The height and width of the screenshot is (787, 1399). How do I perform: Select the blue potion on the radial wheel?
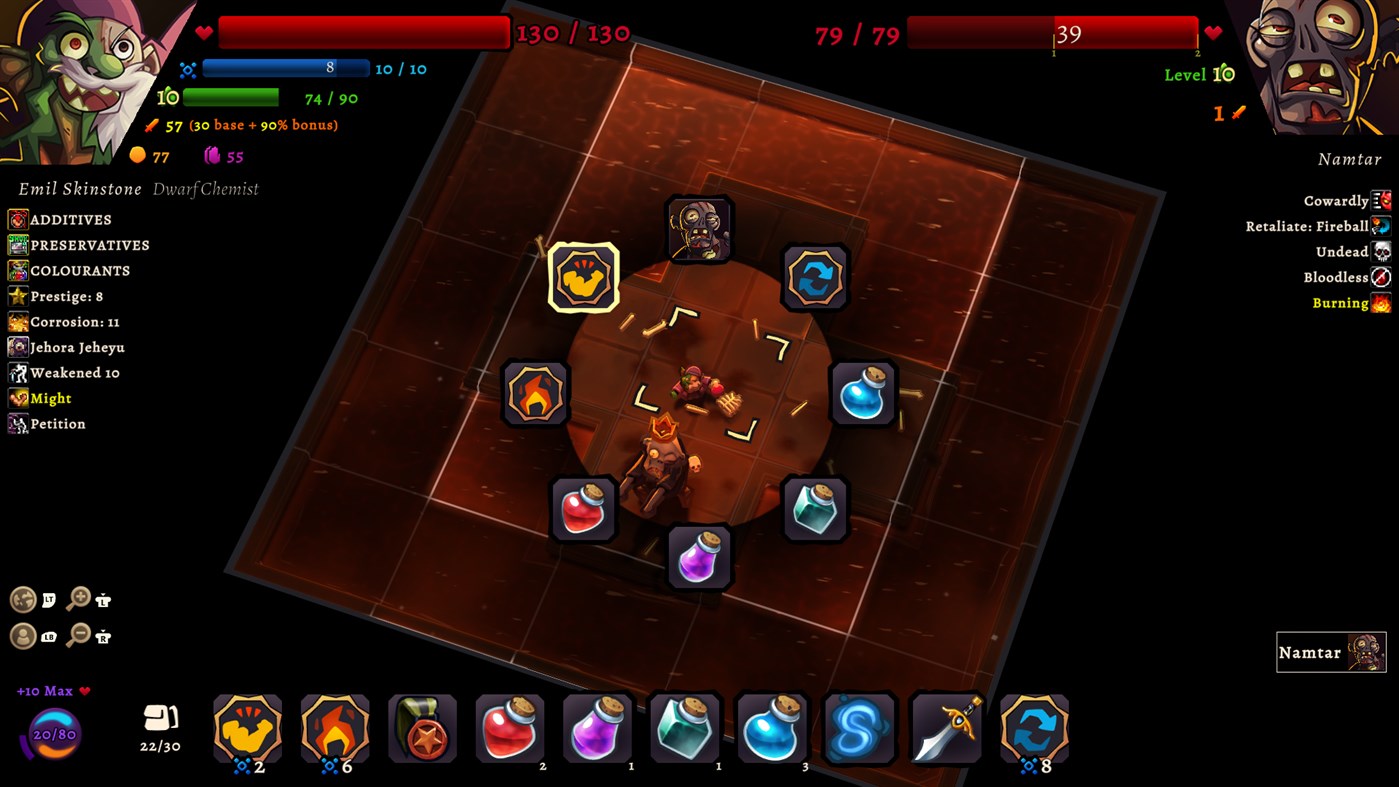[x=861, y=394]
